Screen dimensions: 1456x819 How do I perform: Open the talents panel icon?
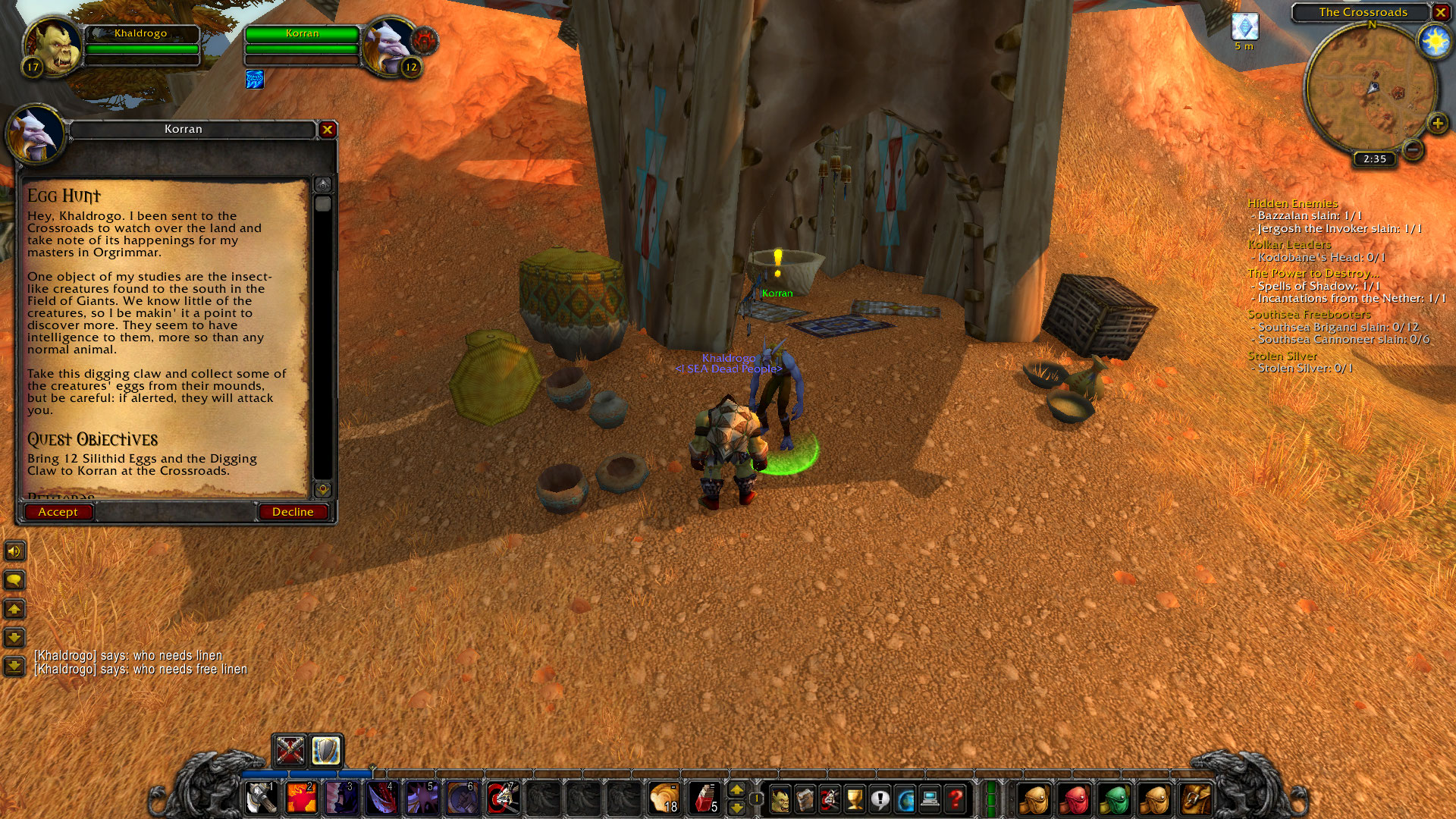coord(830,798)
